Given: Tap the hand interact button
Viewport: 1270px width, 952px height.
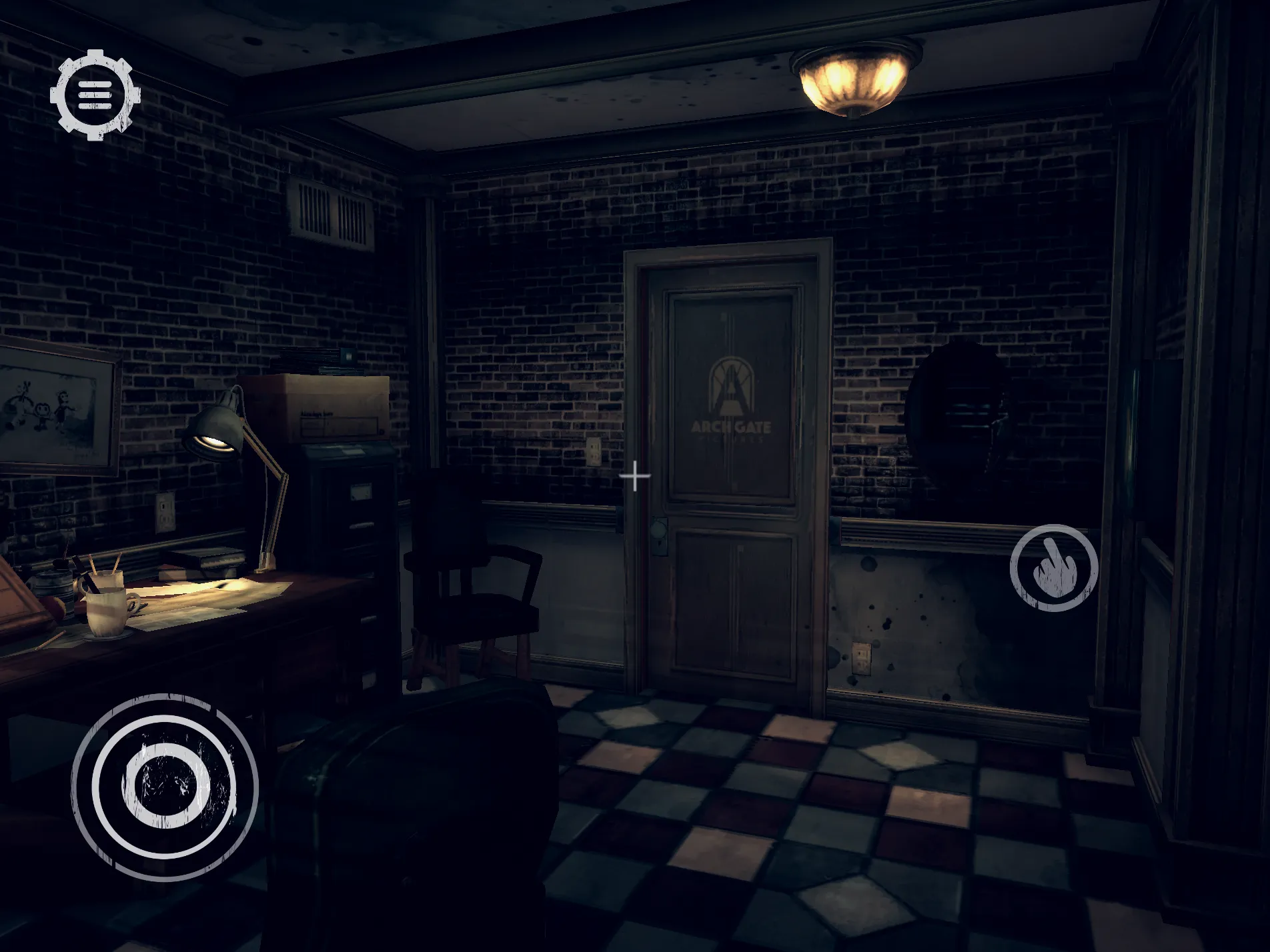Looking at the screenshot, I should click(1053, 568).
